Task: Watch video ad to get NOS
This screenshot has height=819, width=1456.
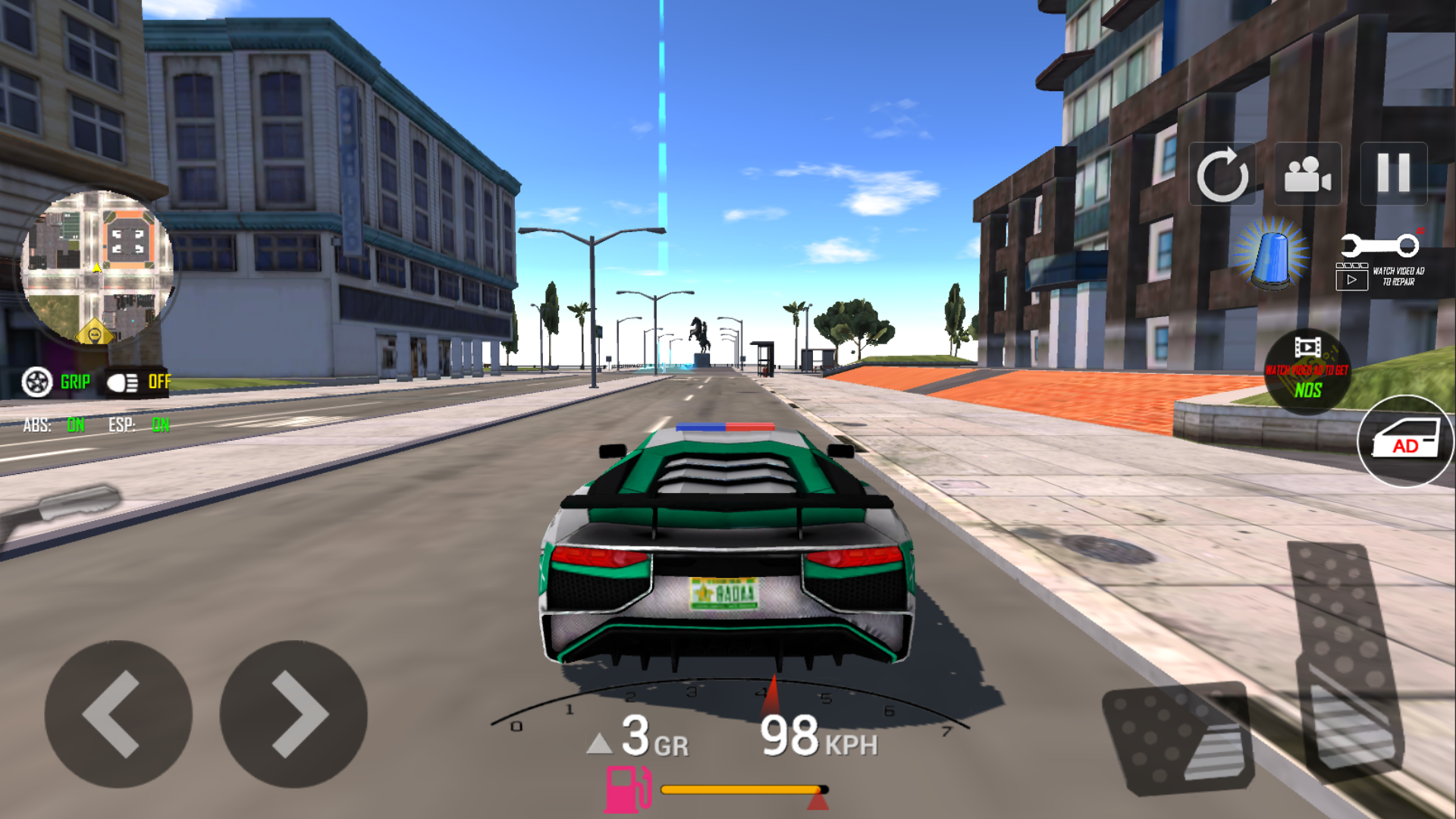Action: tap(1306, 372)
